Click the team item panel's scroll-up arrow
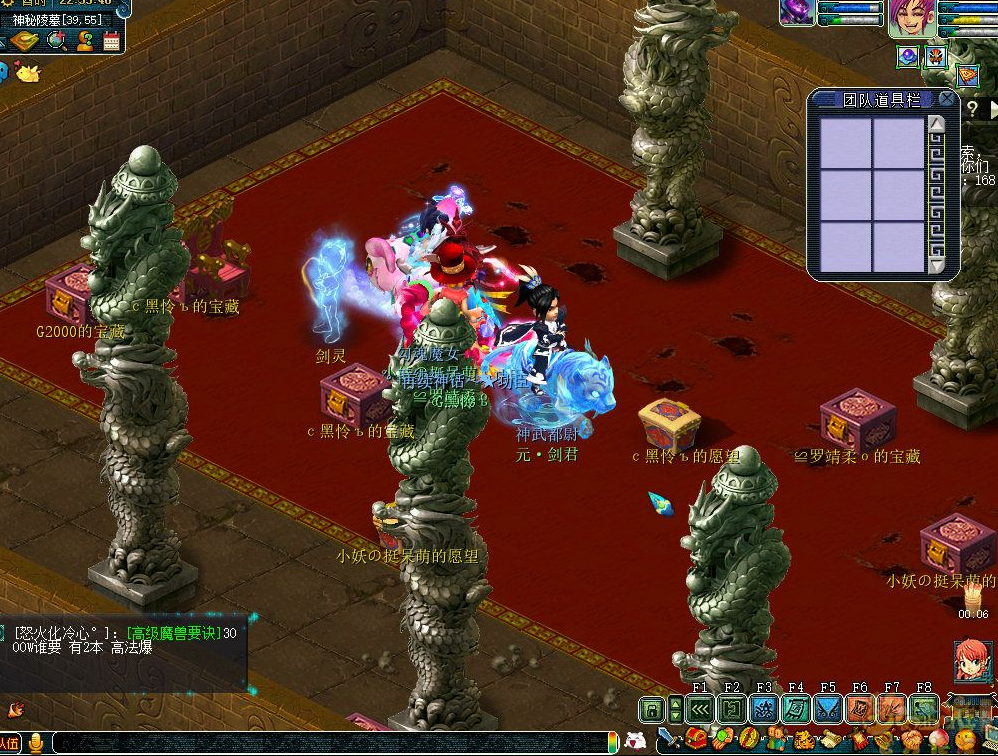The width and height of the screenshot is (998, 756). tap(936, 124)
